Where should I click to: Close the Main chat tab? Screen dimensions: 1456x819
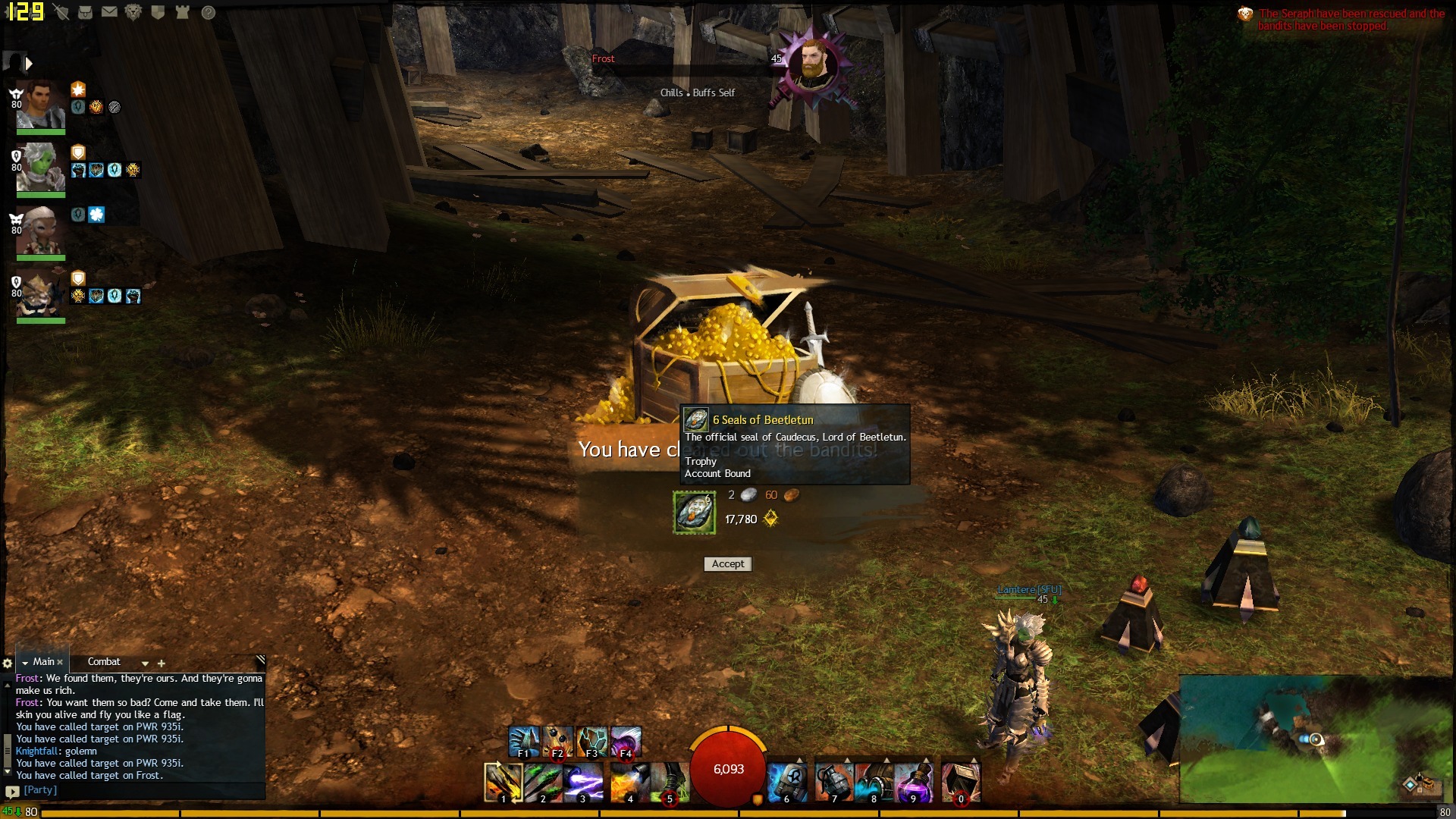[x=60, y=662]
